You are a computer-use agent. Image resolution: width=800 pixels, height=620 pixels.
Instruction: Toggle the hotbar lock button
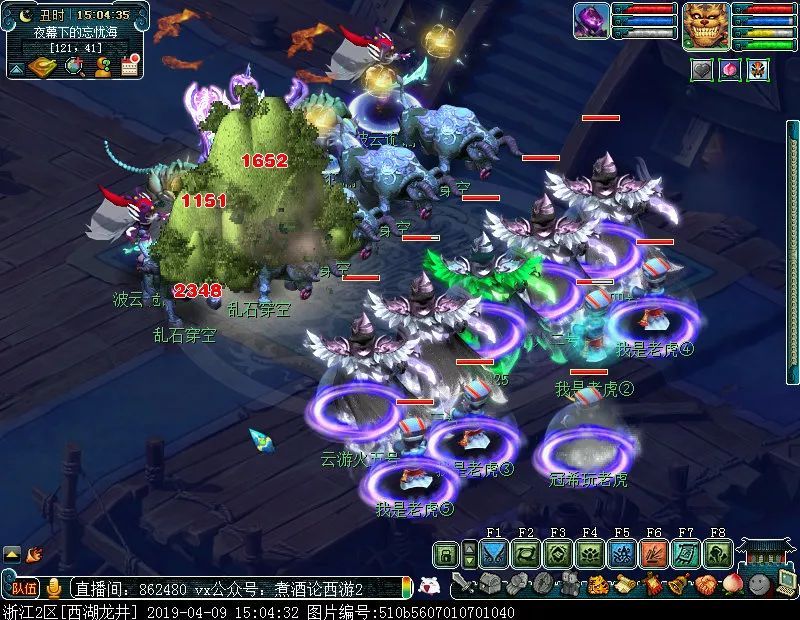(447, 554)
